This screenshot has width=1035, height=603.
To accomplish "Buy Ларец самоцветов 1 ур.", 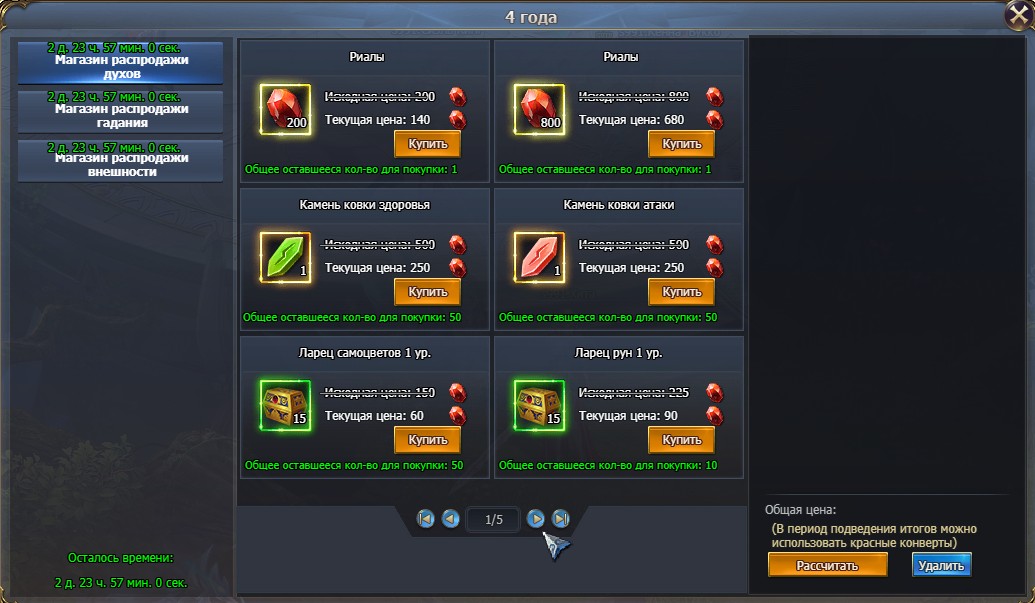I will point(427,440).
